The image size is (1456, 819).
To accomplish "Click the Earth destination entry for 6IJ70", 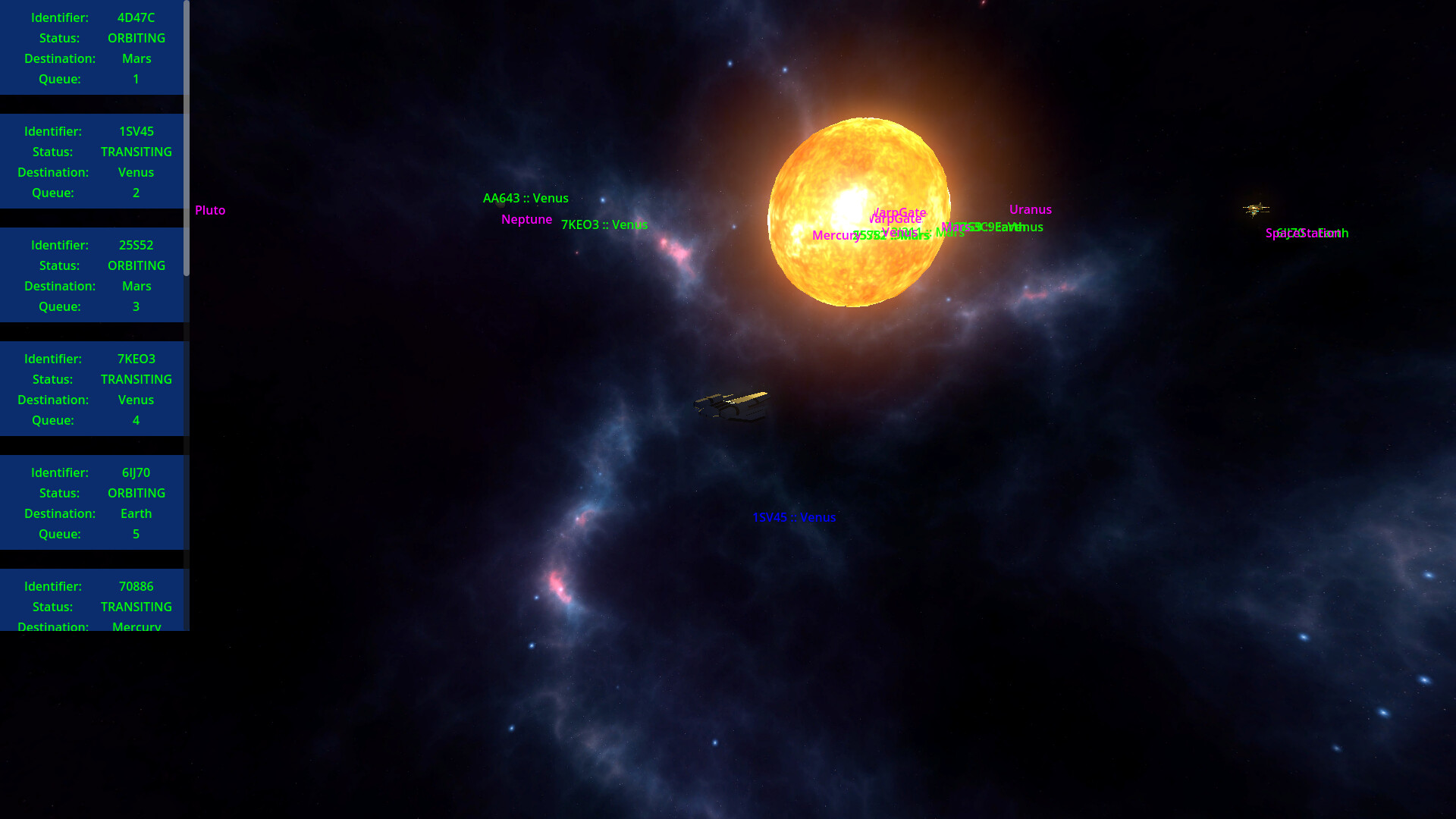I will pos(136,513).
